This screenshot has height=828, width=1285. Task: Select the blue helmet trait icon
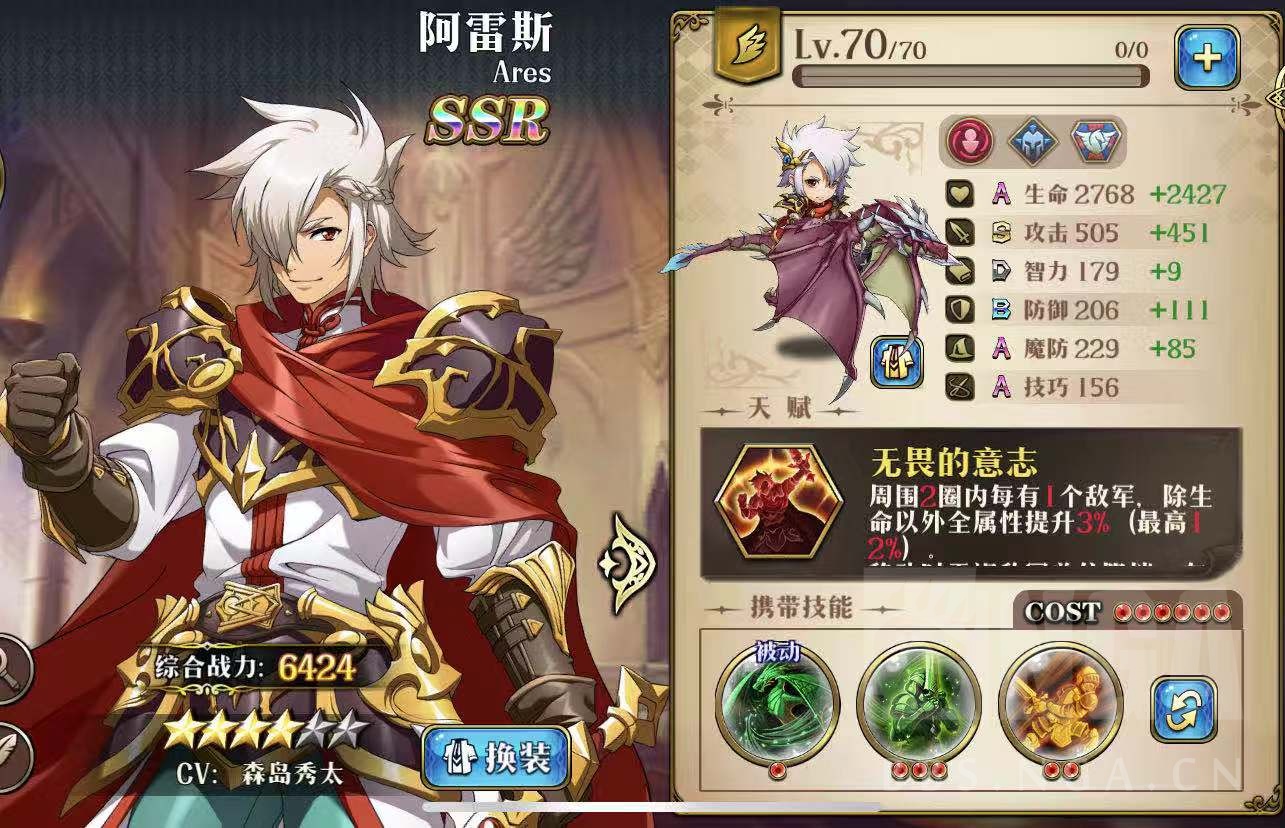(x=1033, y=142)
